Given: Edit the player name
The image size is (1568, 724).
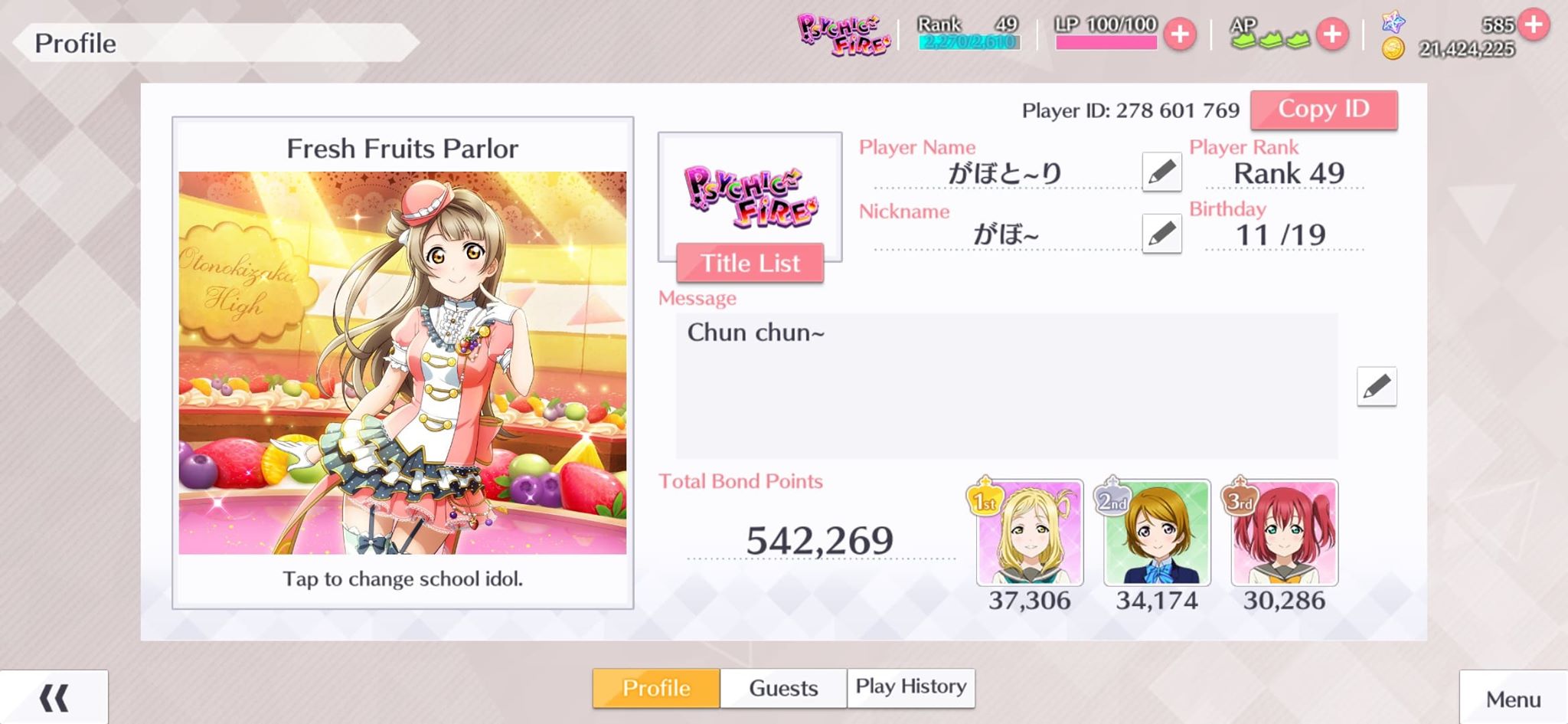Looking at the screenshot, I should [x=1161, y=172].
